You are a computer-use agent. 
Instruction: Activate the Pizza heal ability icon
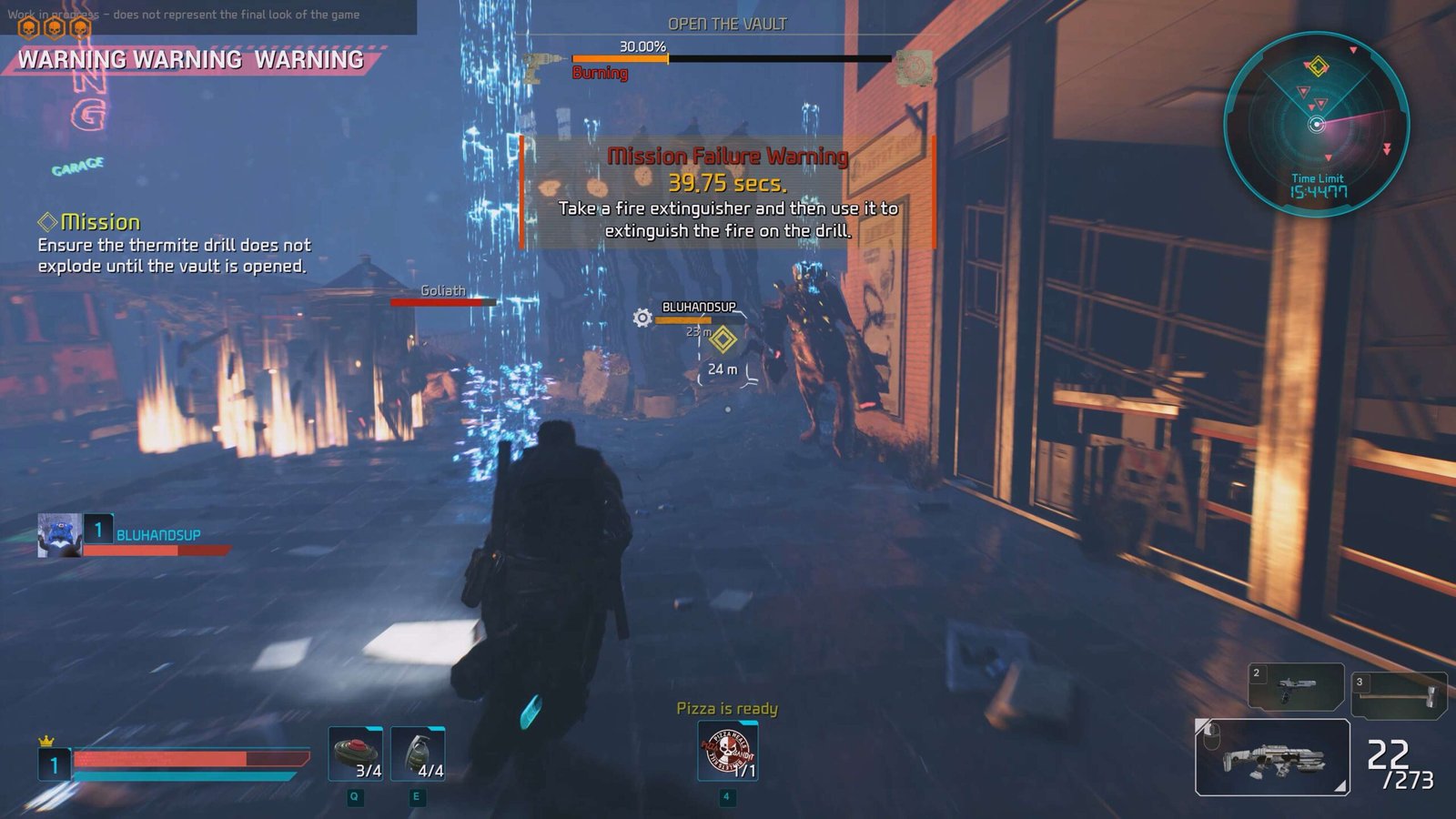(727, 751)
